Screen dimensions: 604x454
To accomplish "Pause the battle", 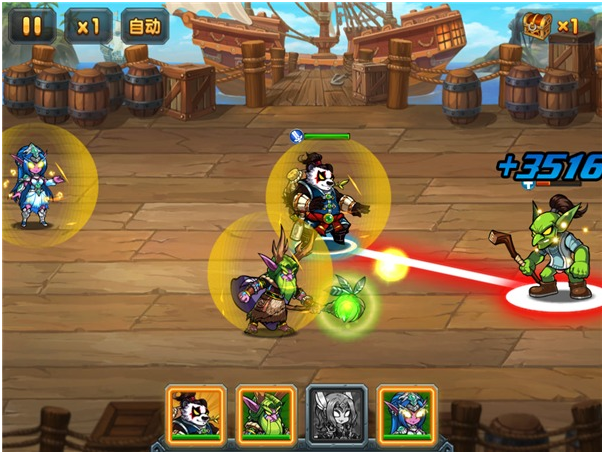I will (32, 26).
